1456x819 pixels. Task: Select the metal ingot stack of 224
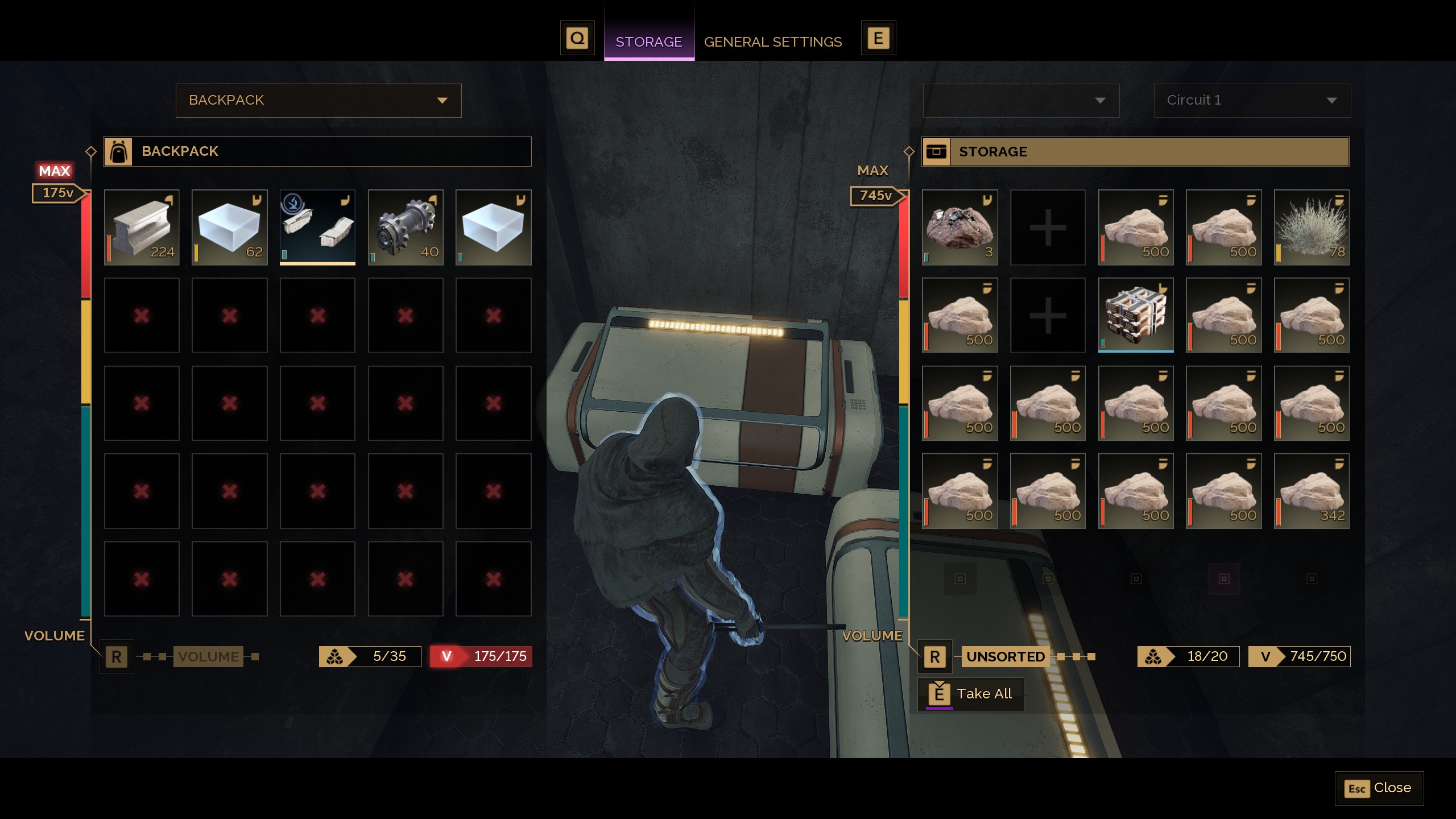pos(142,227)
